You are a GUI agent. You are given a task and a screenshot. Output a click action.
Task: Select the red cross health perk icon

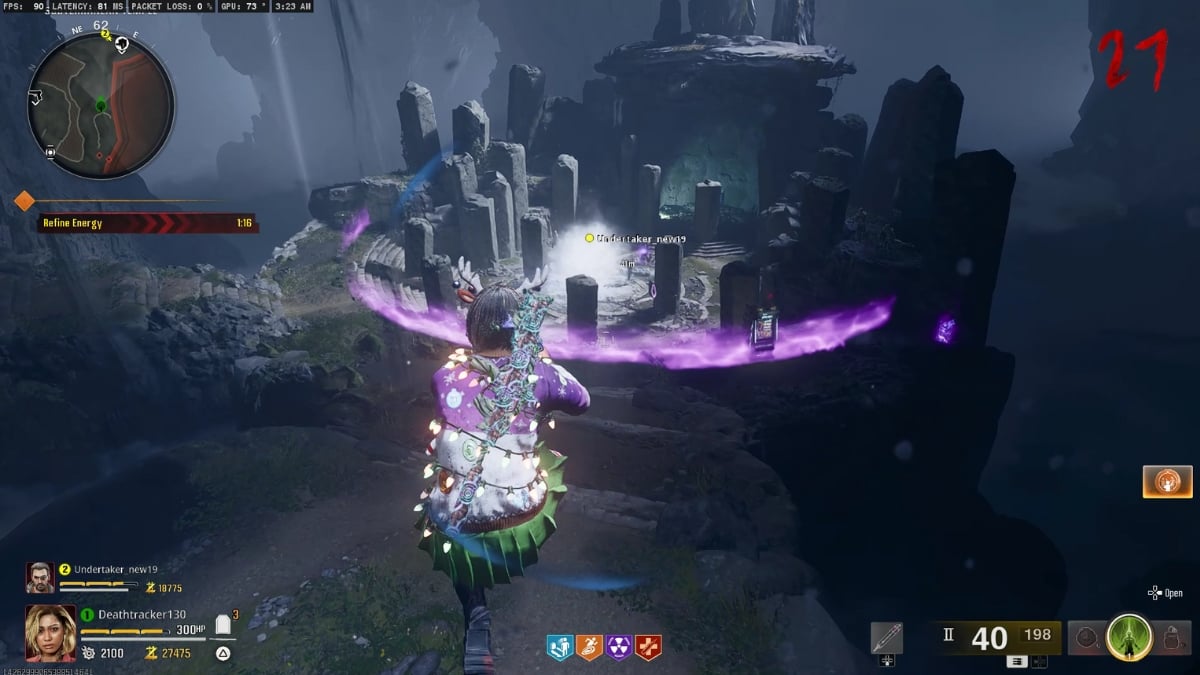(648, 648)
